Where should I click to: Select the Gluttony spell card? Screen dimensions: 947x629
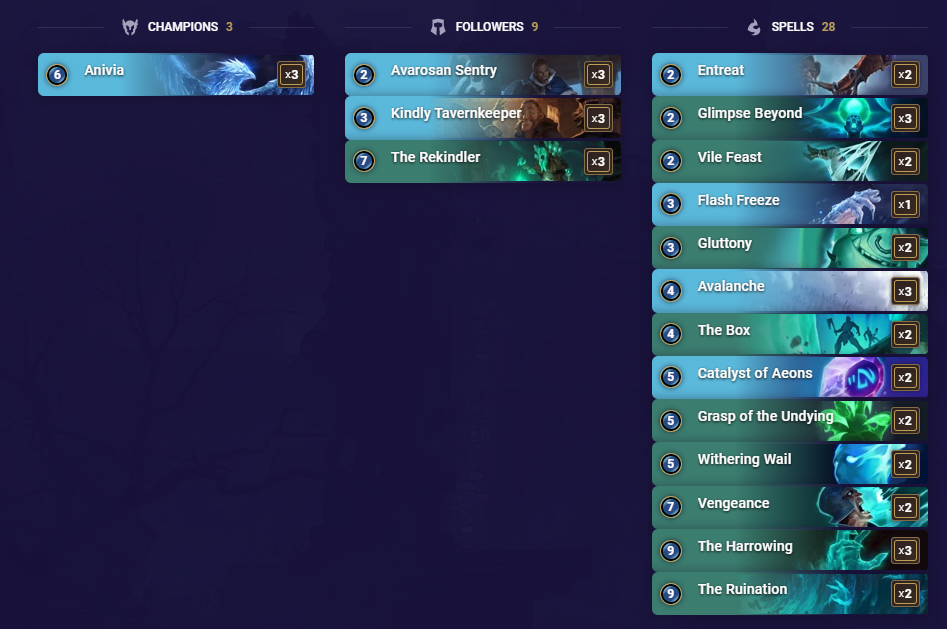pos(789,247)
